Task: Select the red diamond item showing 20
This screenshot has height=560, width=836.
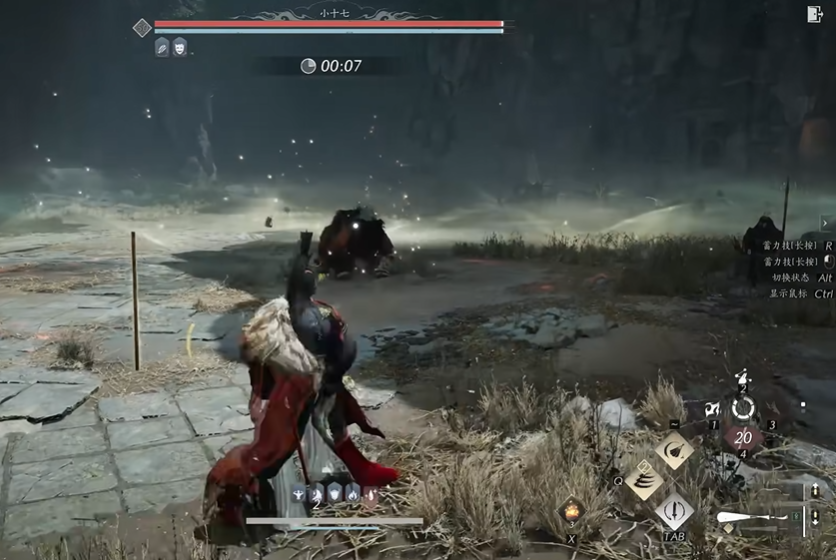Action: (x=743, y=437)
